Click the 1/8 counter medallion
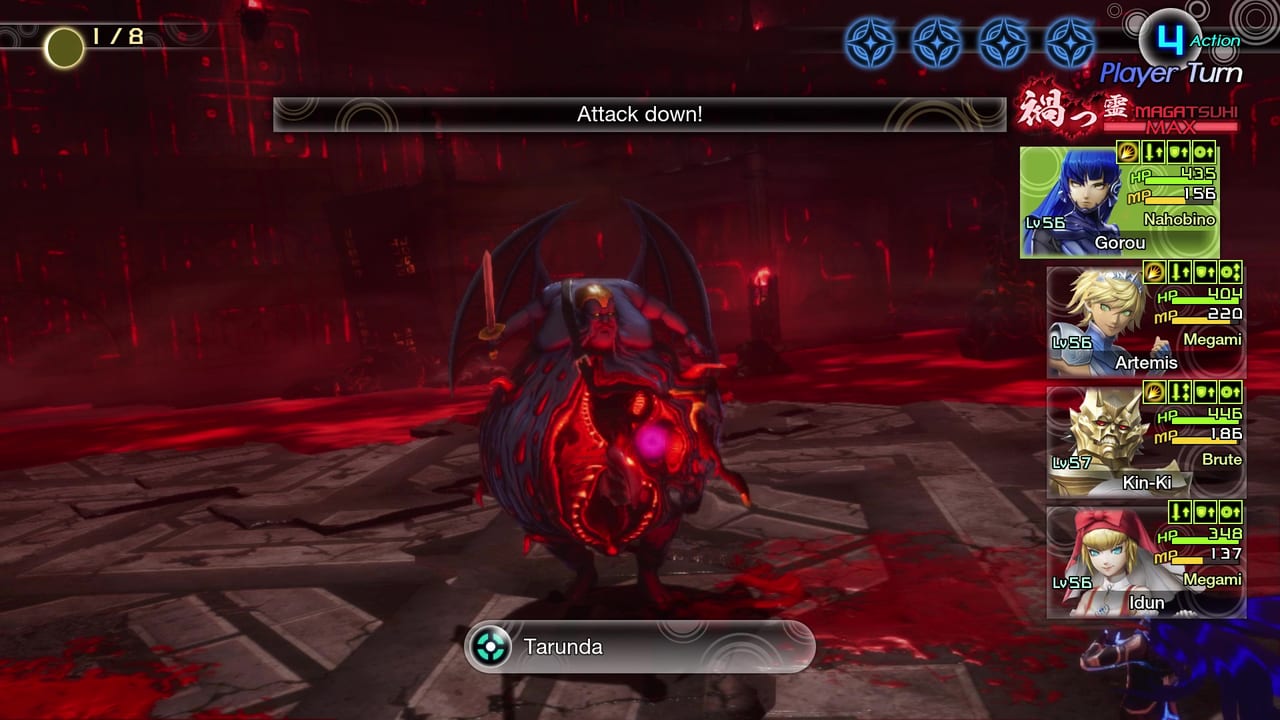1280x720 pixels. click(x=64, y=43)
